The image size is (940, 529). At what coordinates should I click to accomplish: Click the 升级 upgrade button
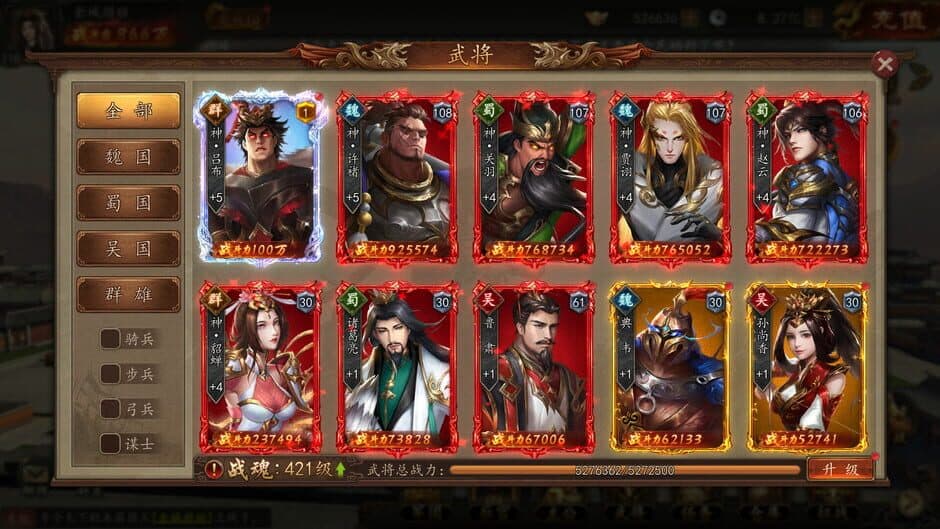tap(839, 469)
